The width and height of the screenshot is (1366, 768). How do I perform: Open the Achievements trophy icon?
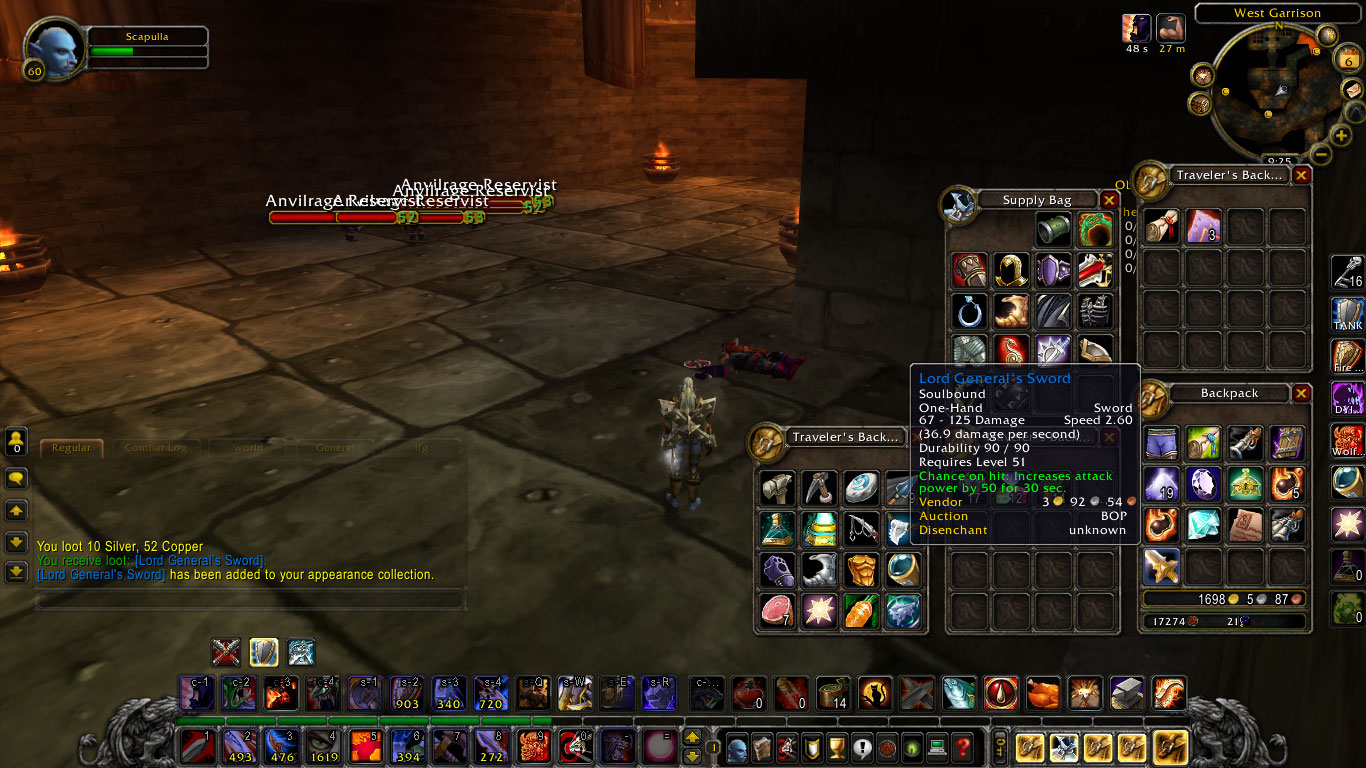pyautogui.click(x=835, y=747)
